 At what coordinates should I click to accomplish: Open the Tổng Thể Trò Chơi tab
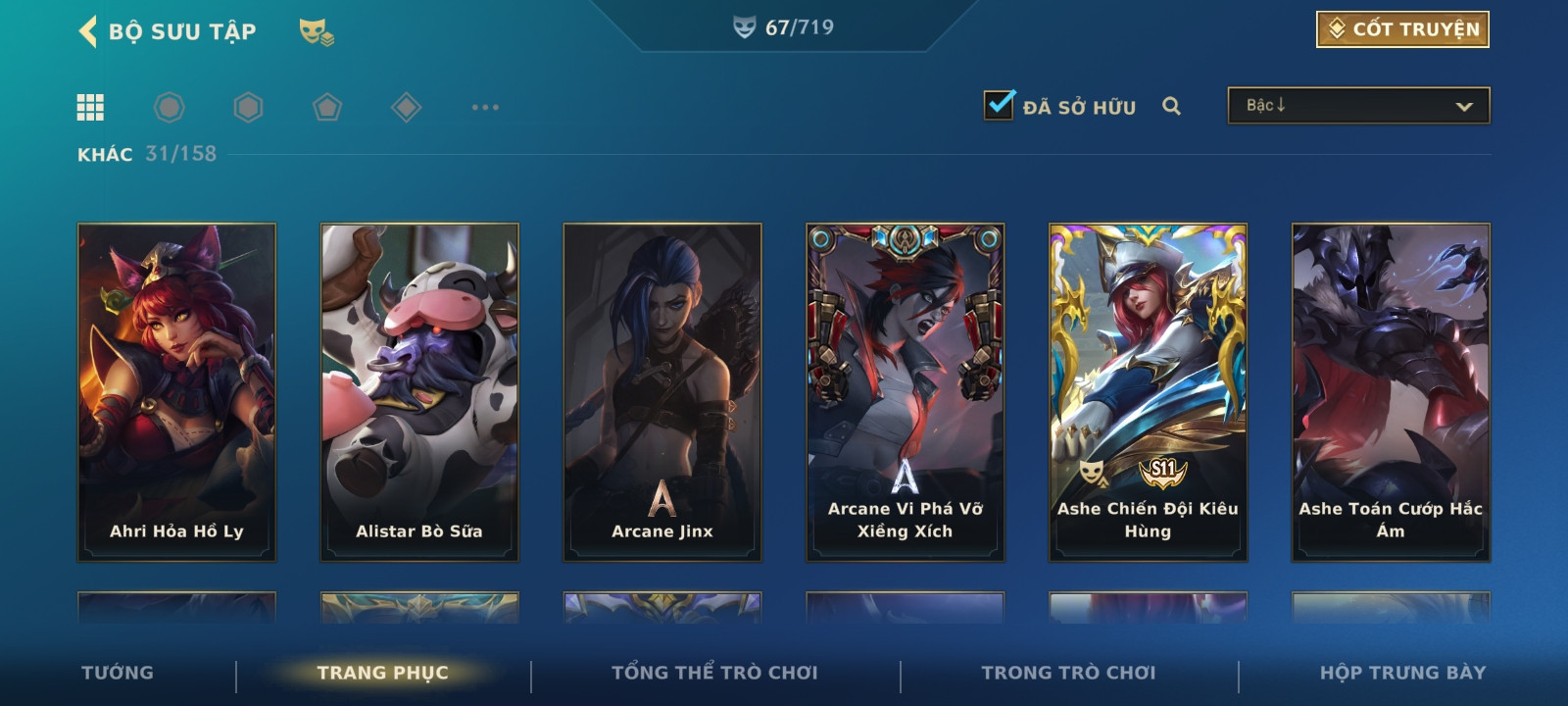pos(714,673)
